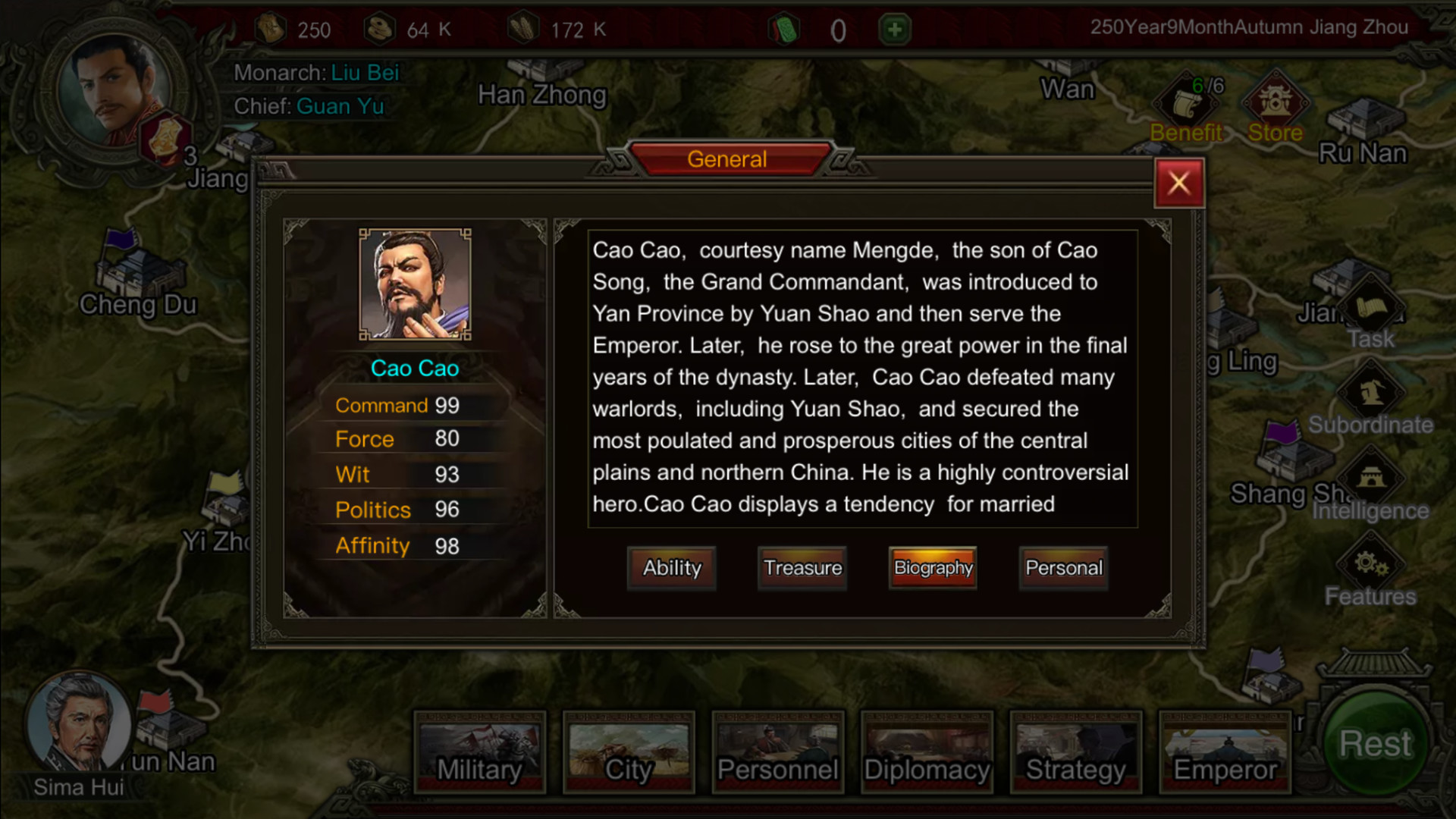Click Cao Cao's portrait thumbnail
The width and height of the screenshot is (1456, 819).
[415, 284]
